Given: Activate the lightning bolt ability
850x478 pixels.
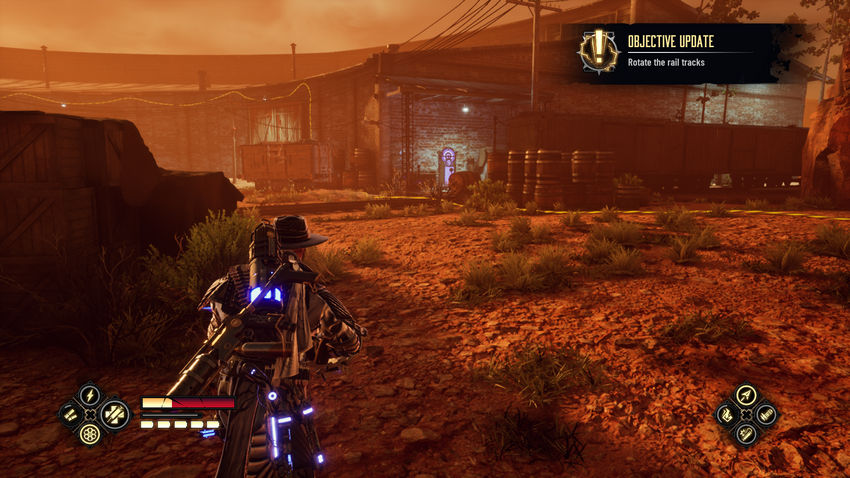Looking at the screenshot, I should tap(90, 394).
